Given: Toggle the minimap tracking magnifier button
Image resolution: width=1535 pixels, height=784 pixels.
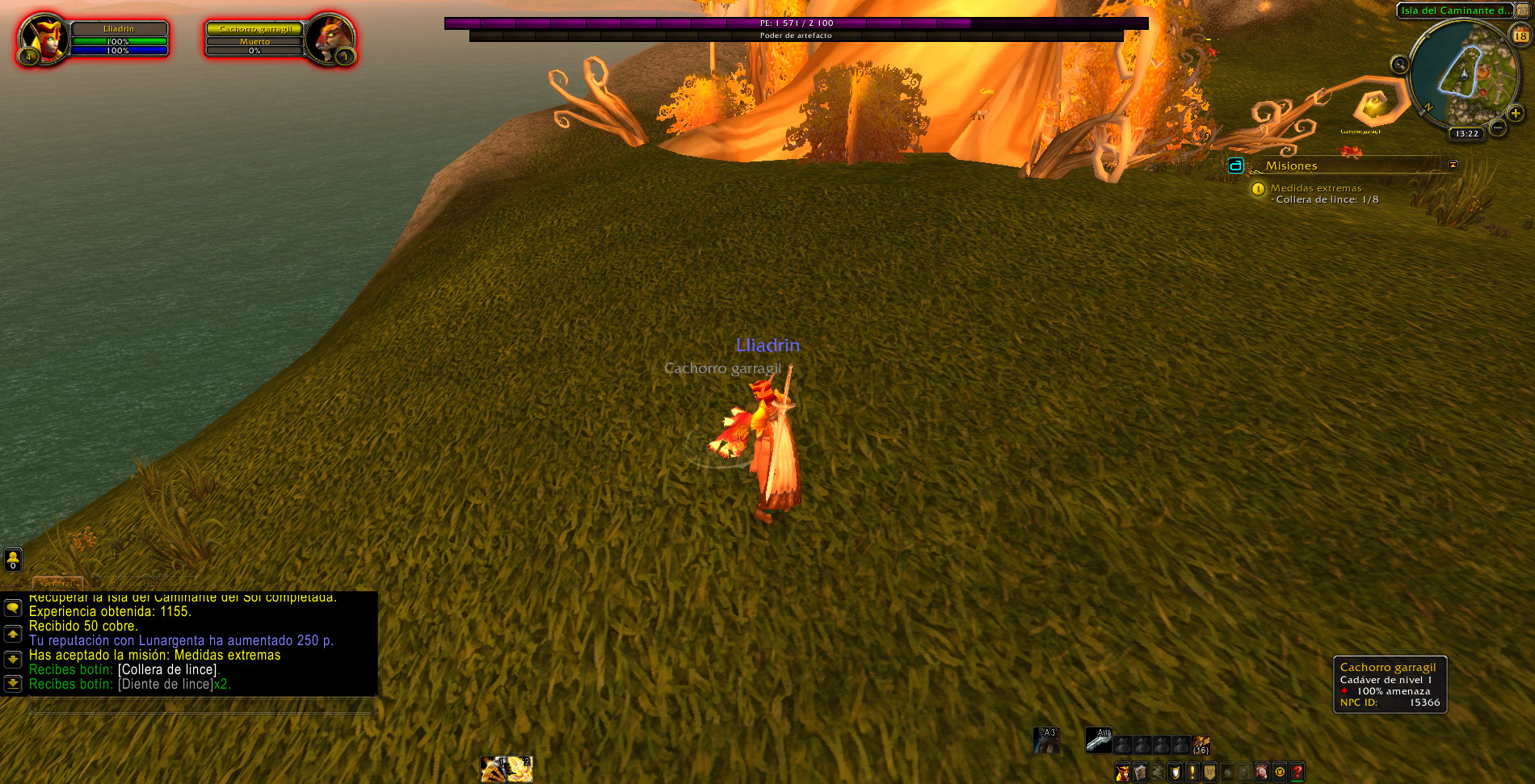Looking at the screenshot, I should click(1400, 65).
